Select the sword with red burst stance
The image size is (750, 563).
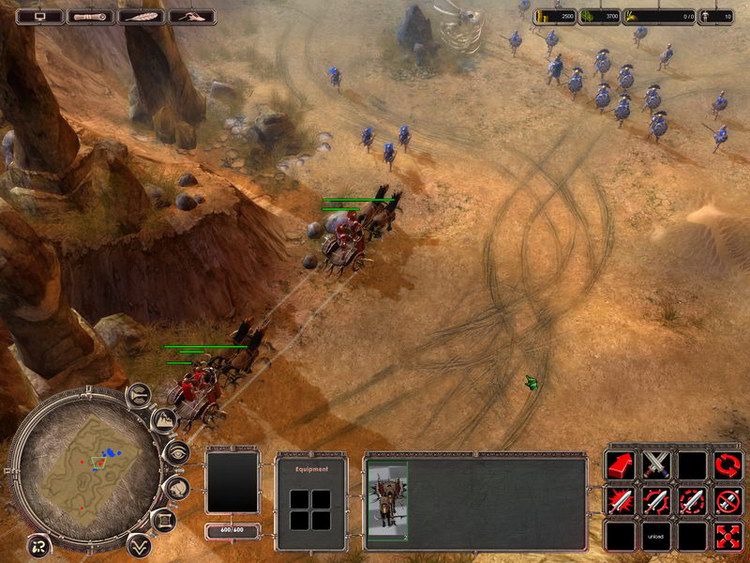[x=620, y=500]
